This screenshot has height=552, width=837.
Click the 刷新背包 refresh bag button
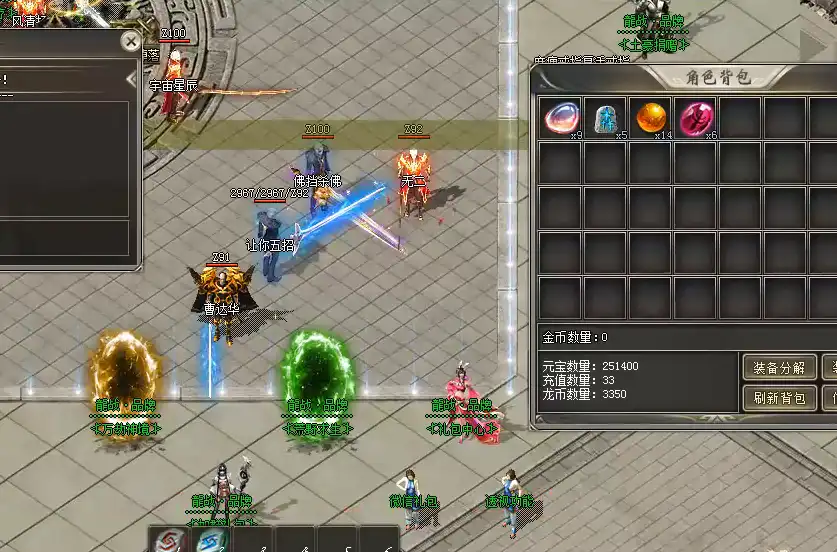(780, 398)
